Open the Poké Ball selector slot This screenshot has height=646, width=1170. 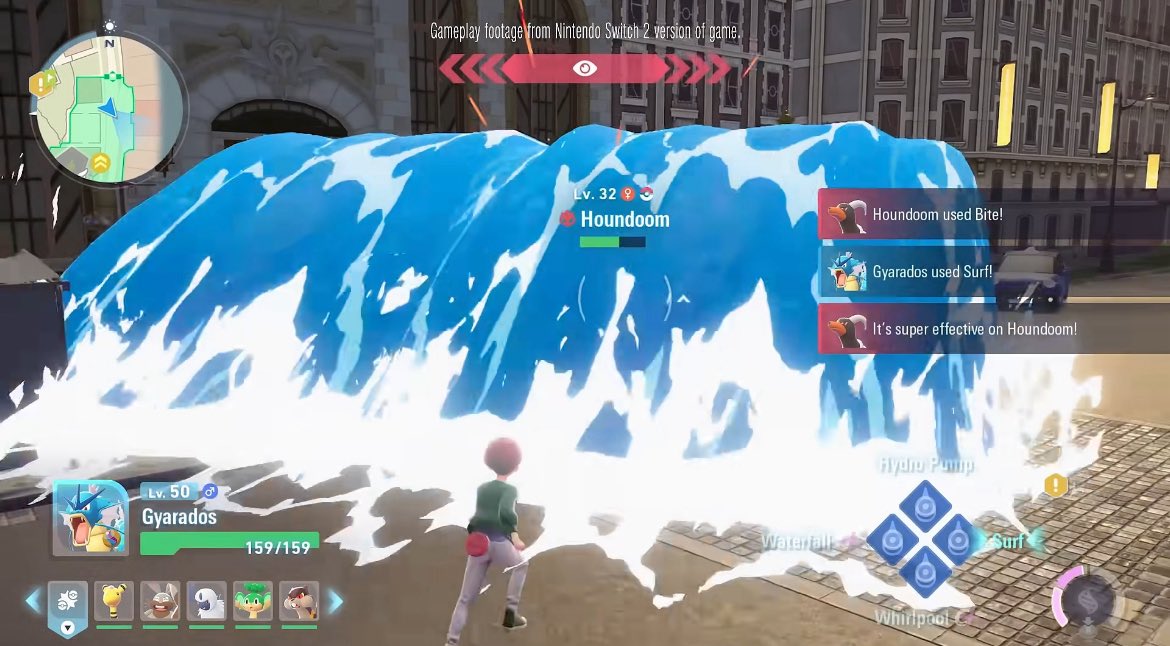point(67,602)
